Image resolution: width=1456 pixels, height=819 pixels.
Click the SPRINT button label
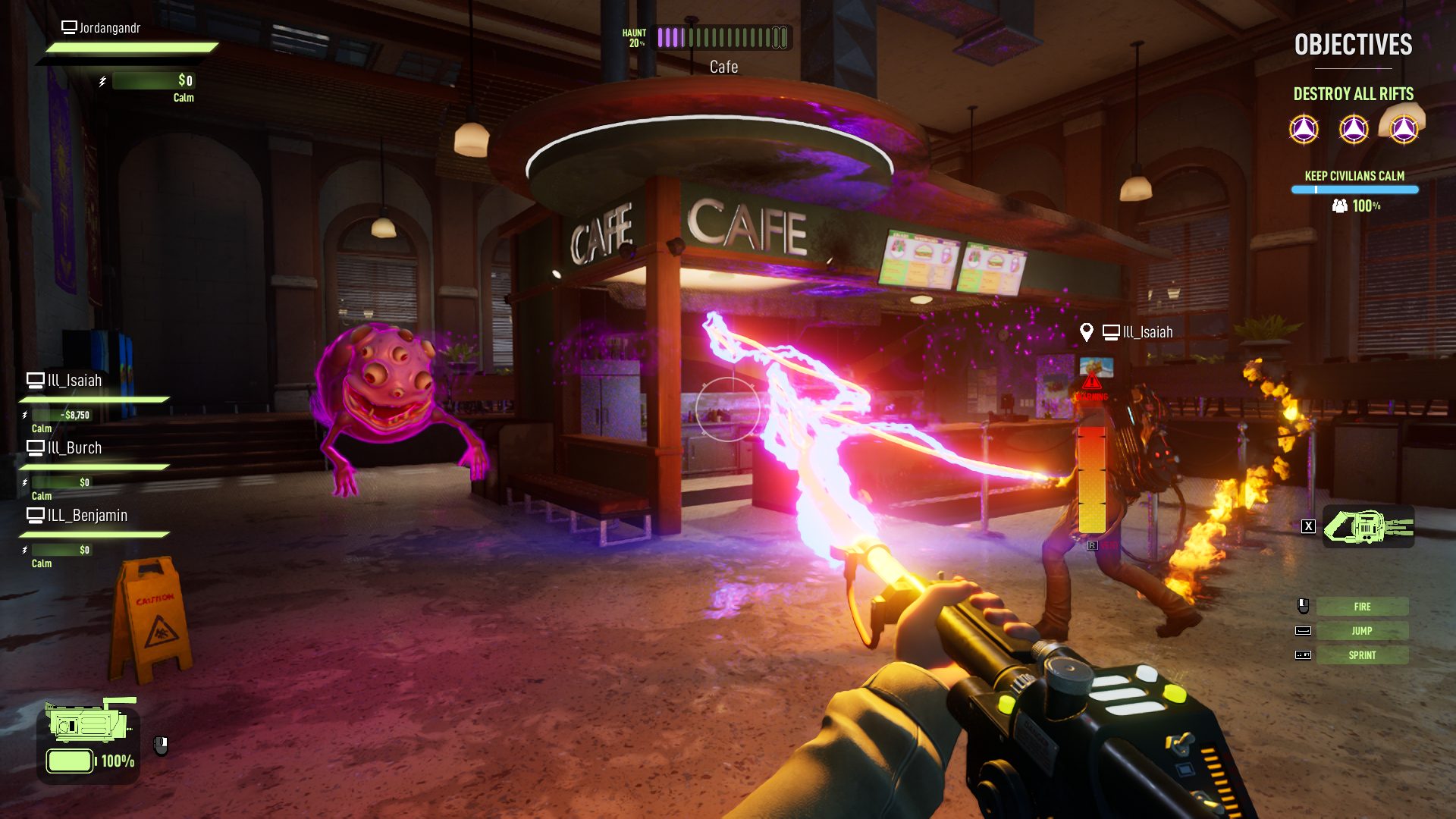[x=1362, y=654]
